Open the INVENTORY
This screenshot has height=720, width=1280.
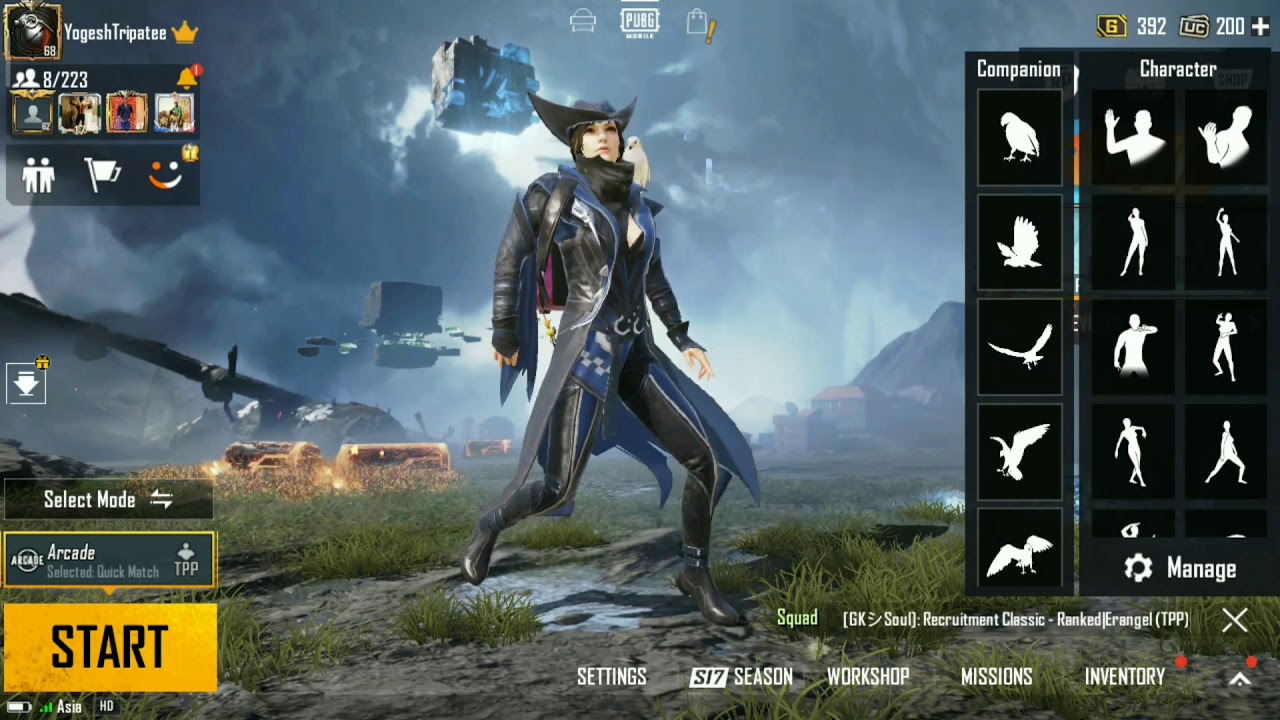click(x=1125, y=677)
